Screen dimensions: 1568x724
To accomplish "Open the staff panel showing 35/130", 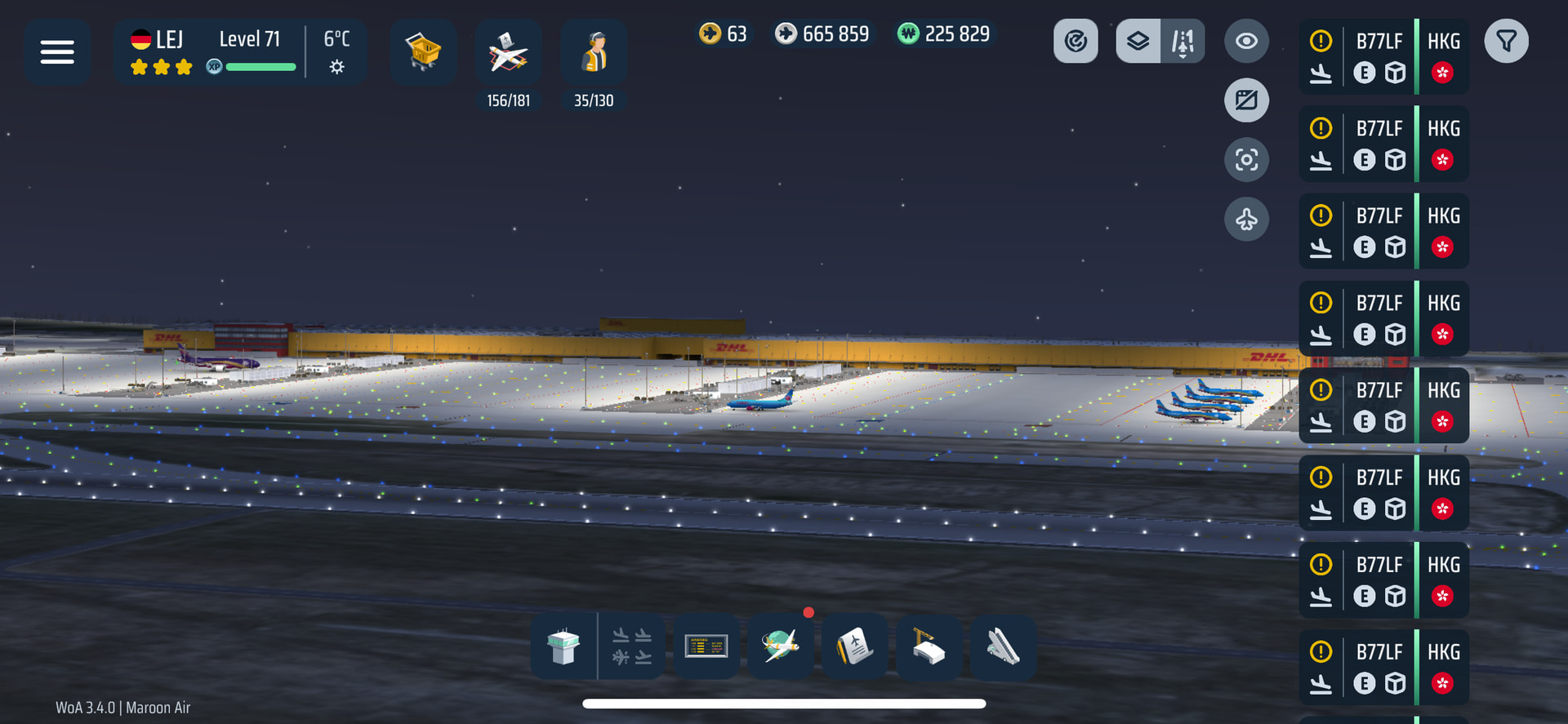I will pyautogui.click(x=594, y=54).
